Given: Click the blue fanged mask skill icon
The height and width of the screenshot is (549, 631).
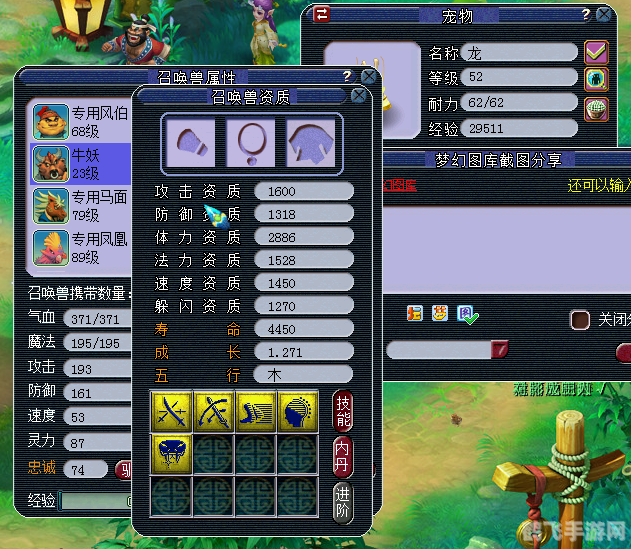Looking at the screenshot, I should (x=170, y=453).
